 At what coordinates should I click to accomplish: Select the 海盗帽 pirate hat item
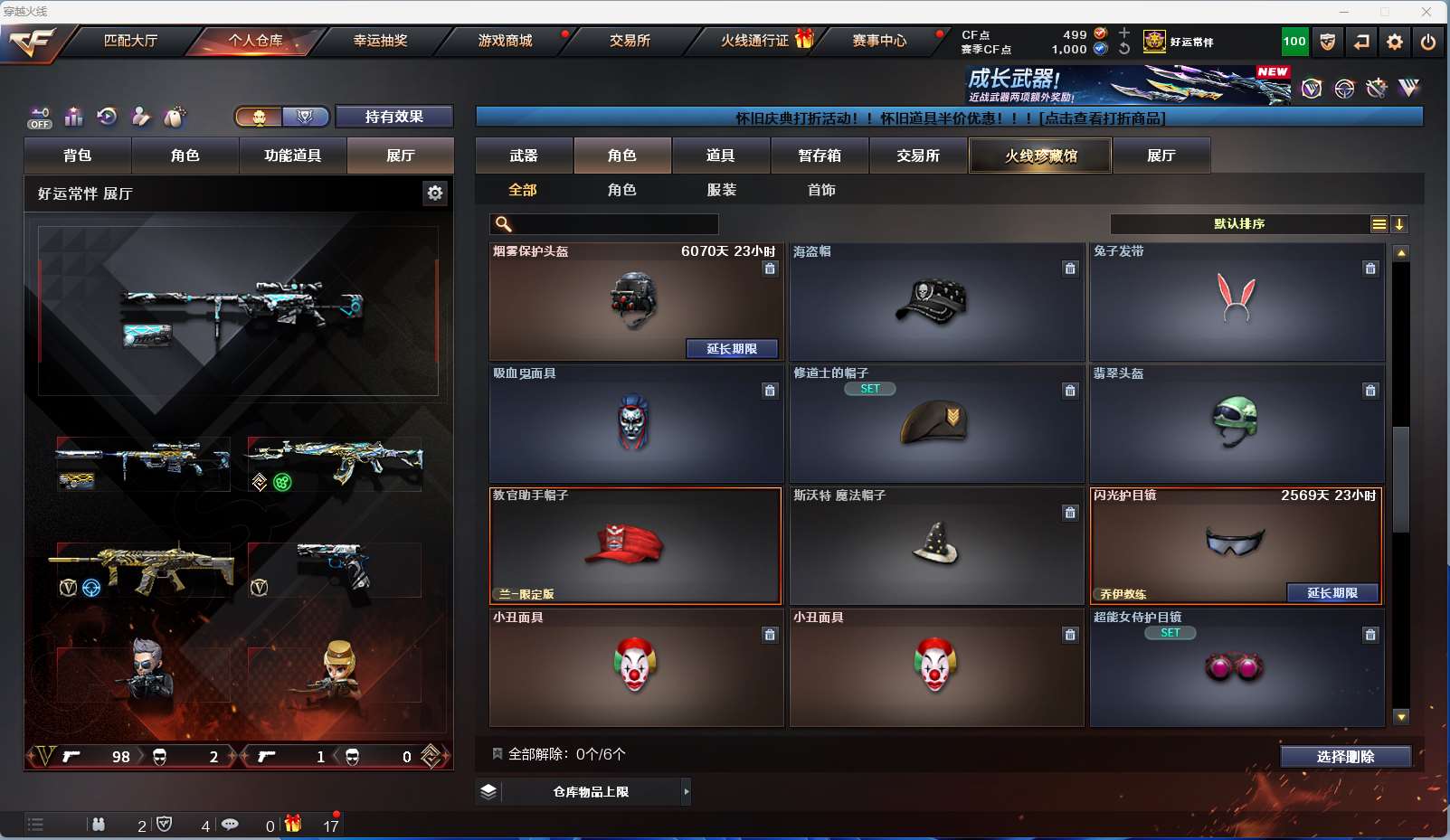click(x=936, y=302)
